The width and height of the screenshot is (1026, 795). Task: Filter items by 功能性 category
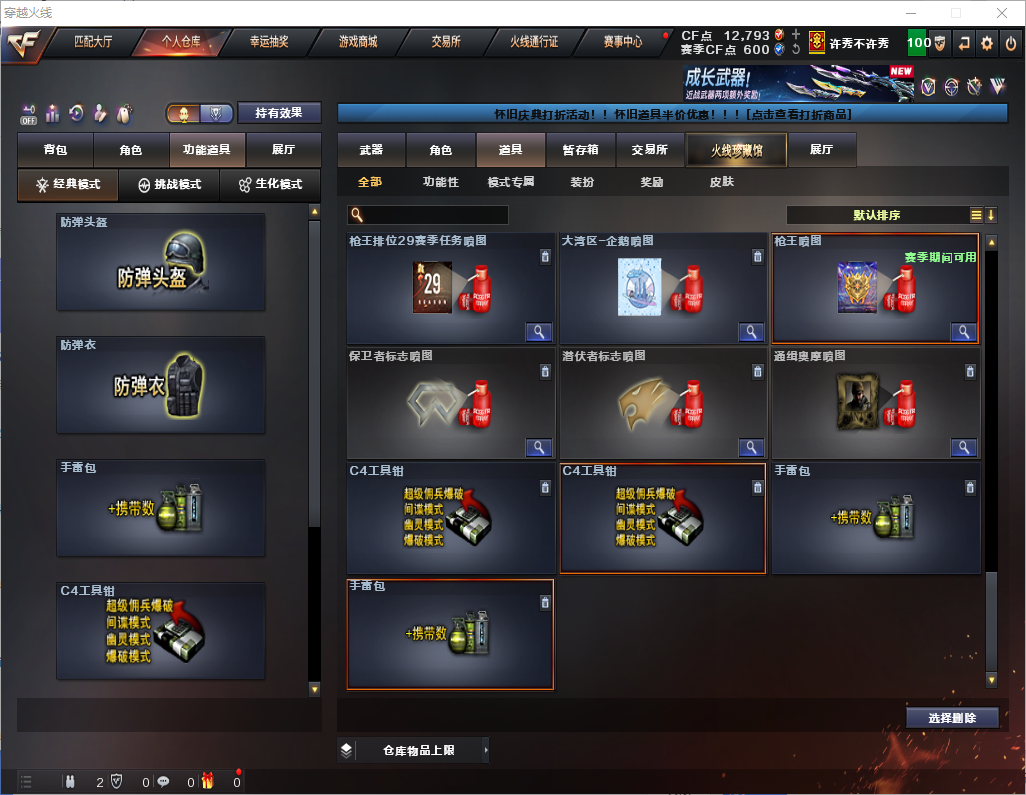pos(440,182)
